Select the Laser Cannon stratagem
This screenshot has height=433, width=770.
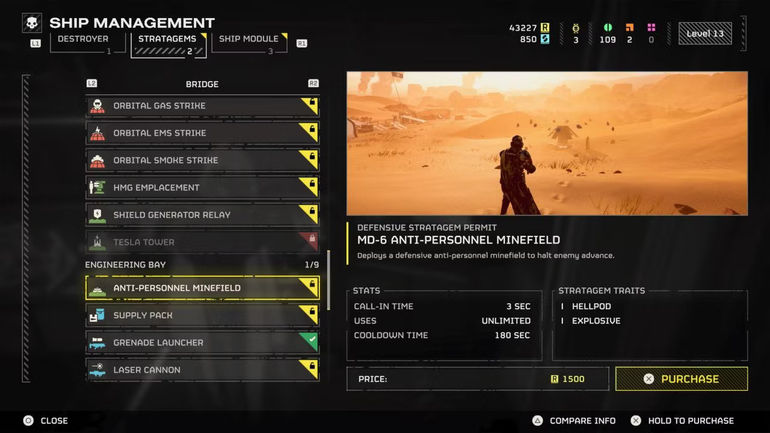point(202,370)
